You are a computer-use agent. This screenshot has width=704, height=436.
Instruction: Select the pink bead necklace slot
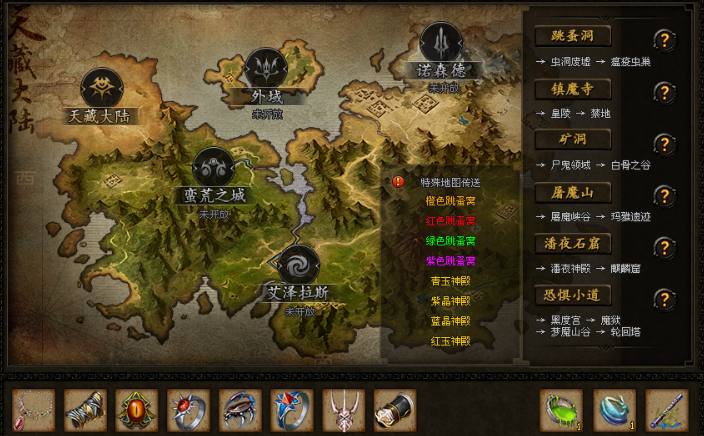pyautogui.click(x=32, y=410)
